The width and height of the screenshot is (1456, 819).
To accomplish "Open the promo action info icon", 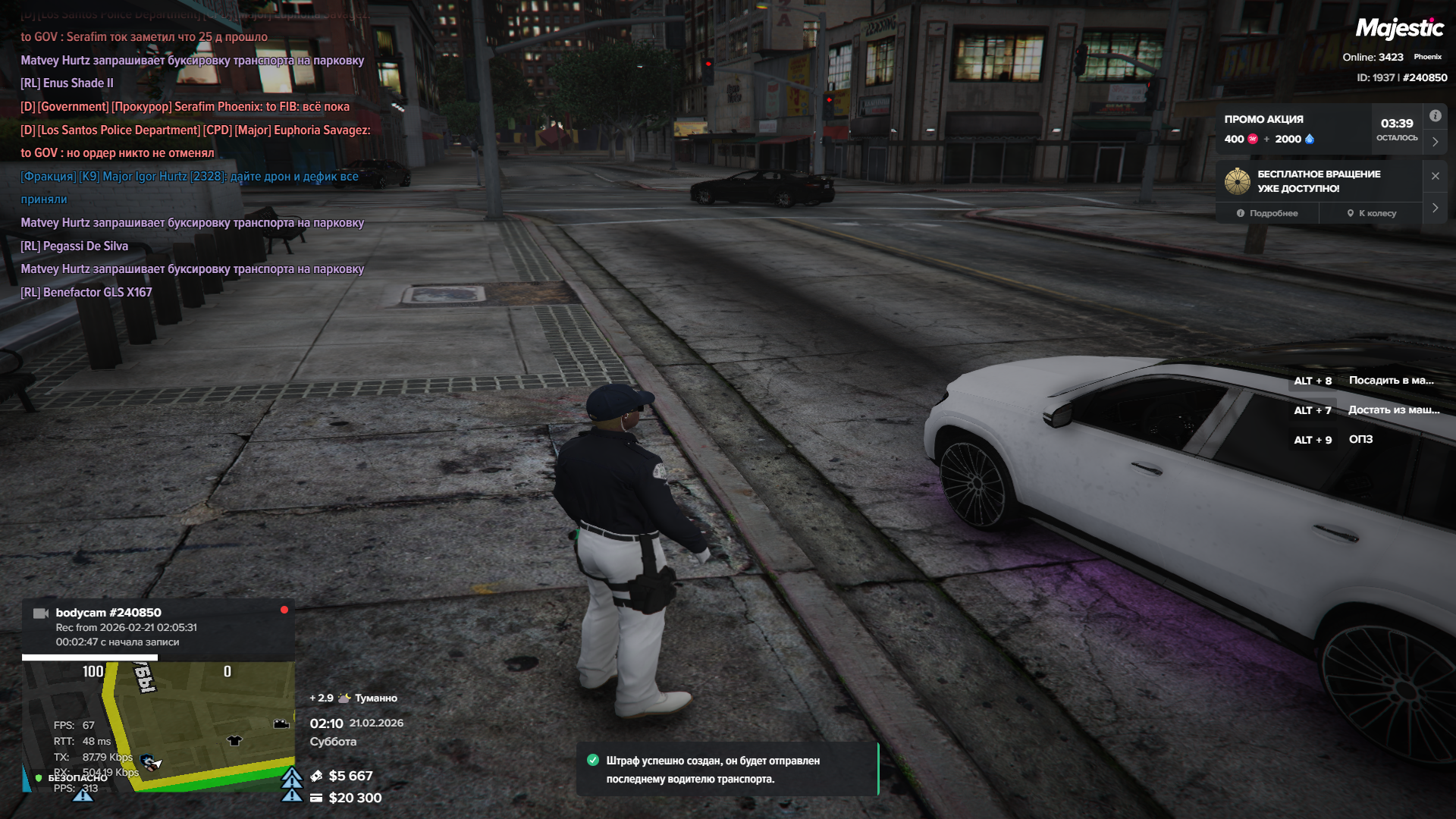I will click(1435, 116).
